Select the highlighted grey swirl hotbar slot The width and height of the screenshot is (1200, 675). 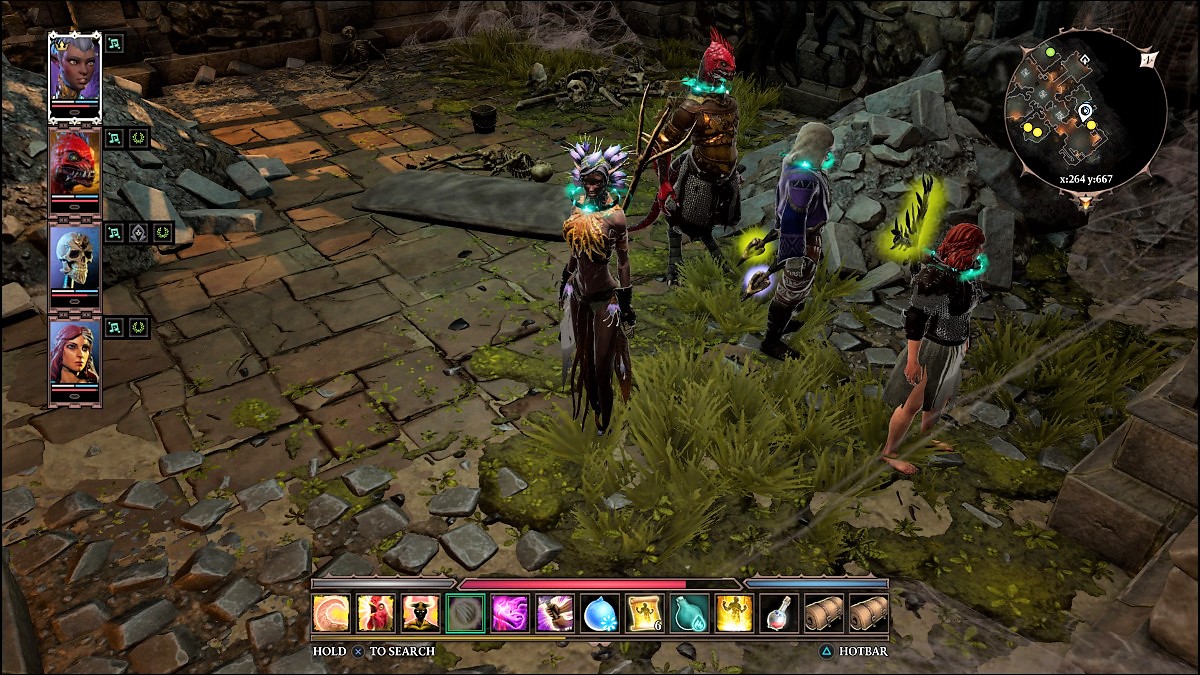[464, 613]
